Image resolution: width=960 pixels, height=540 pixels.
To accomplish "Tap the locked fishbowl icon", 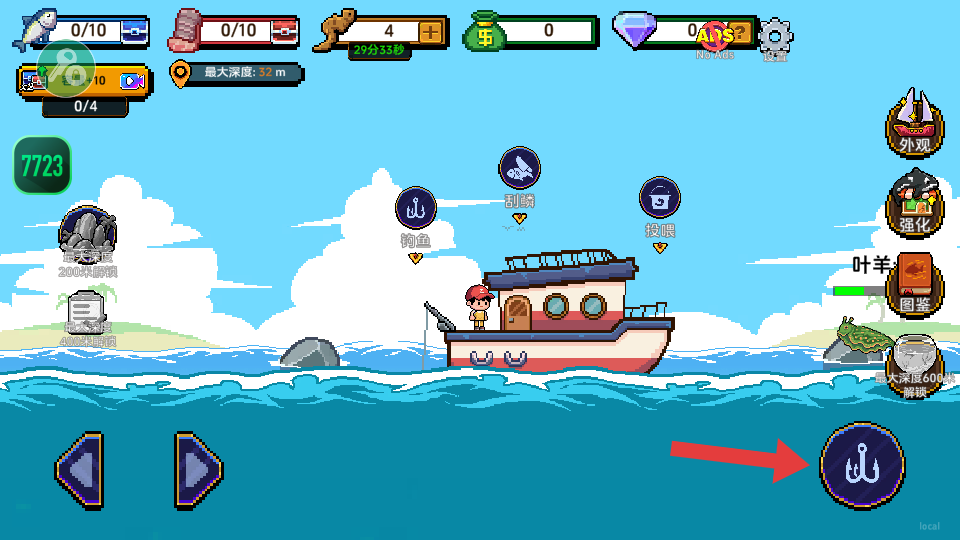I will 914,358.
